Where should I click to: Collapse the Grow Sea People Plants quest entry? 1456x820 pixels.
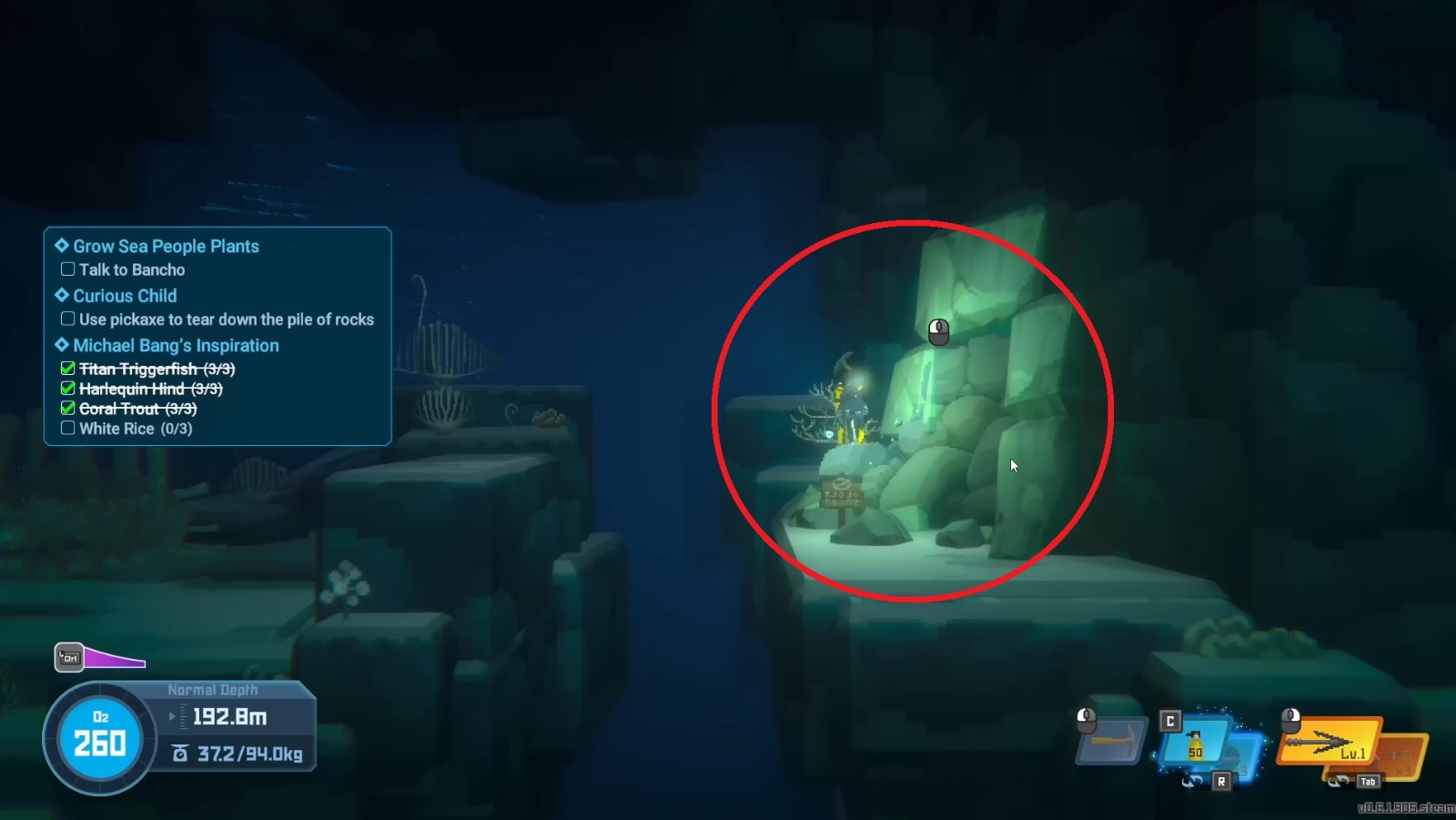coord(61,245)
